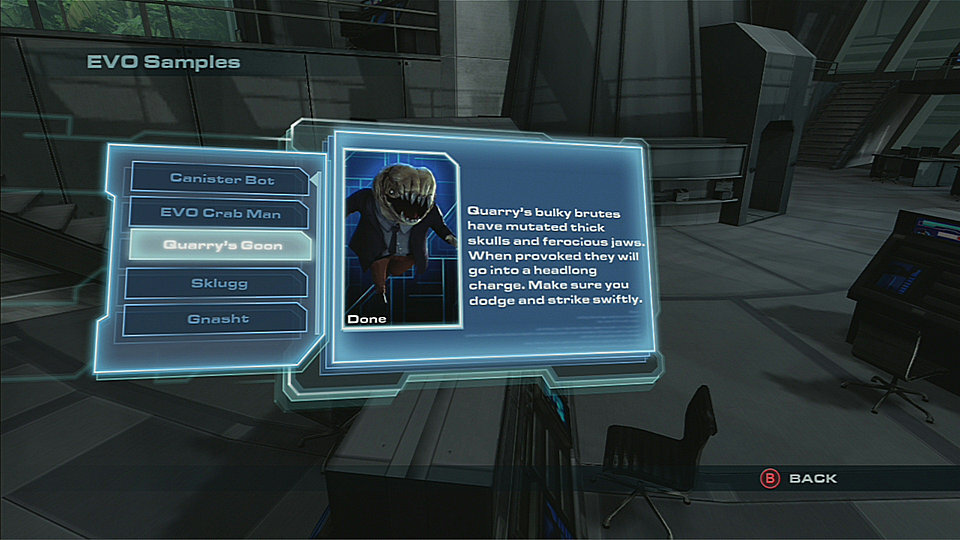Viewport: 960px width, 540px height.
Task: Select Quarry's Goon in the list
Action: pos(221,246)
